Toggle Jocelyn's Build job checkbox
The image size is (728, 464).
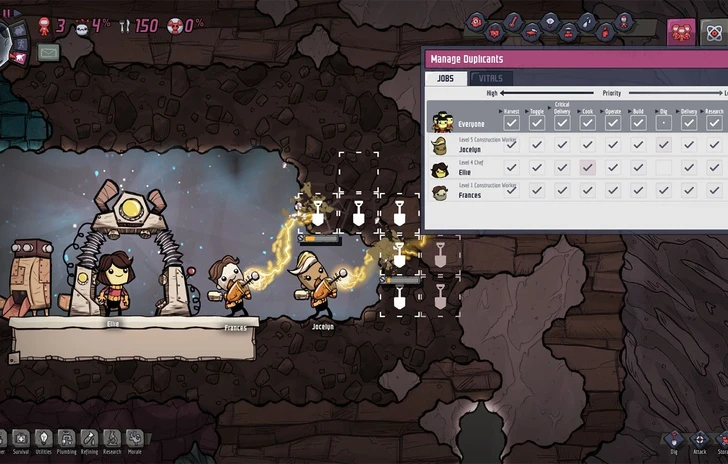coord(637,145)
